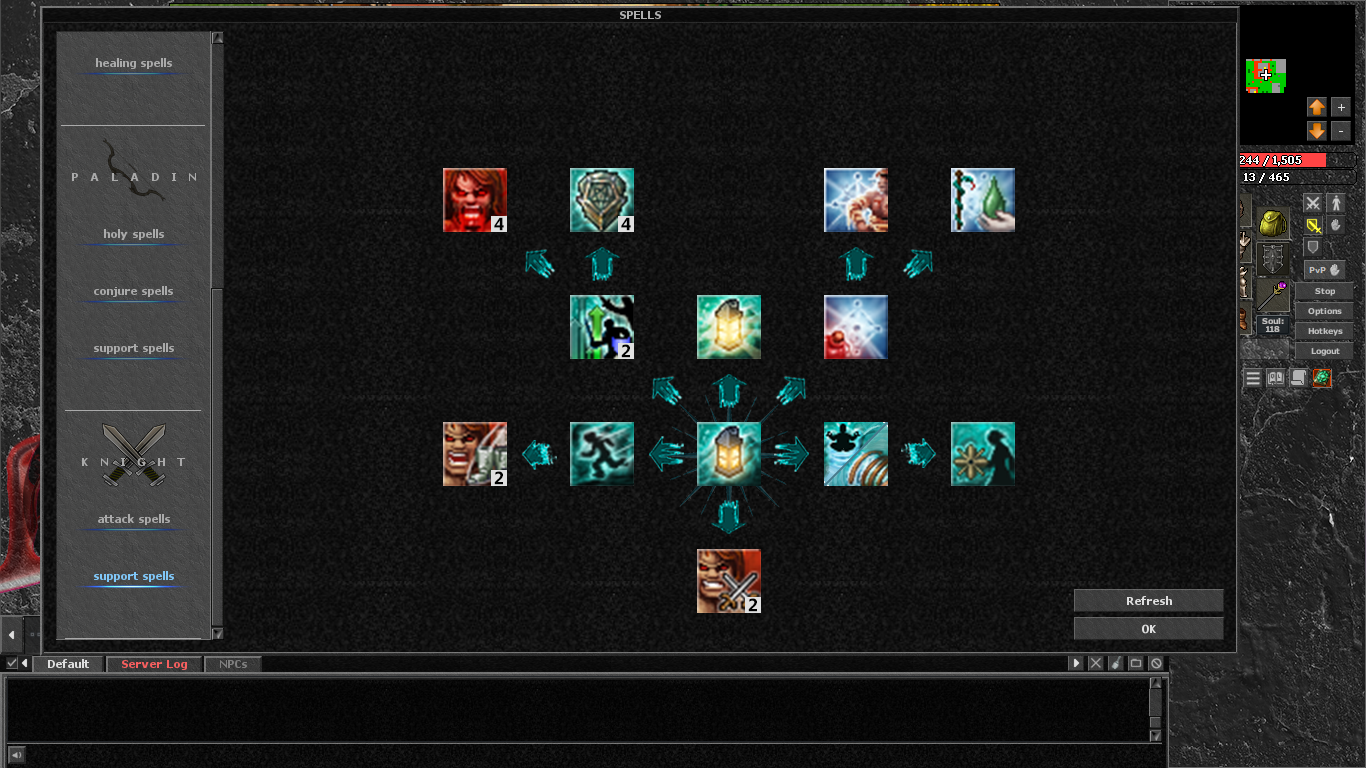Toggle secure mode with the hand icon
This screenshot has height=768, width=1366.
(x=1336, y=226)
